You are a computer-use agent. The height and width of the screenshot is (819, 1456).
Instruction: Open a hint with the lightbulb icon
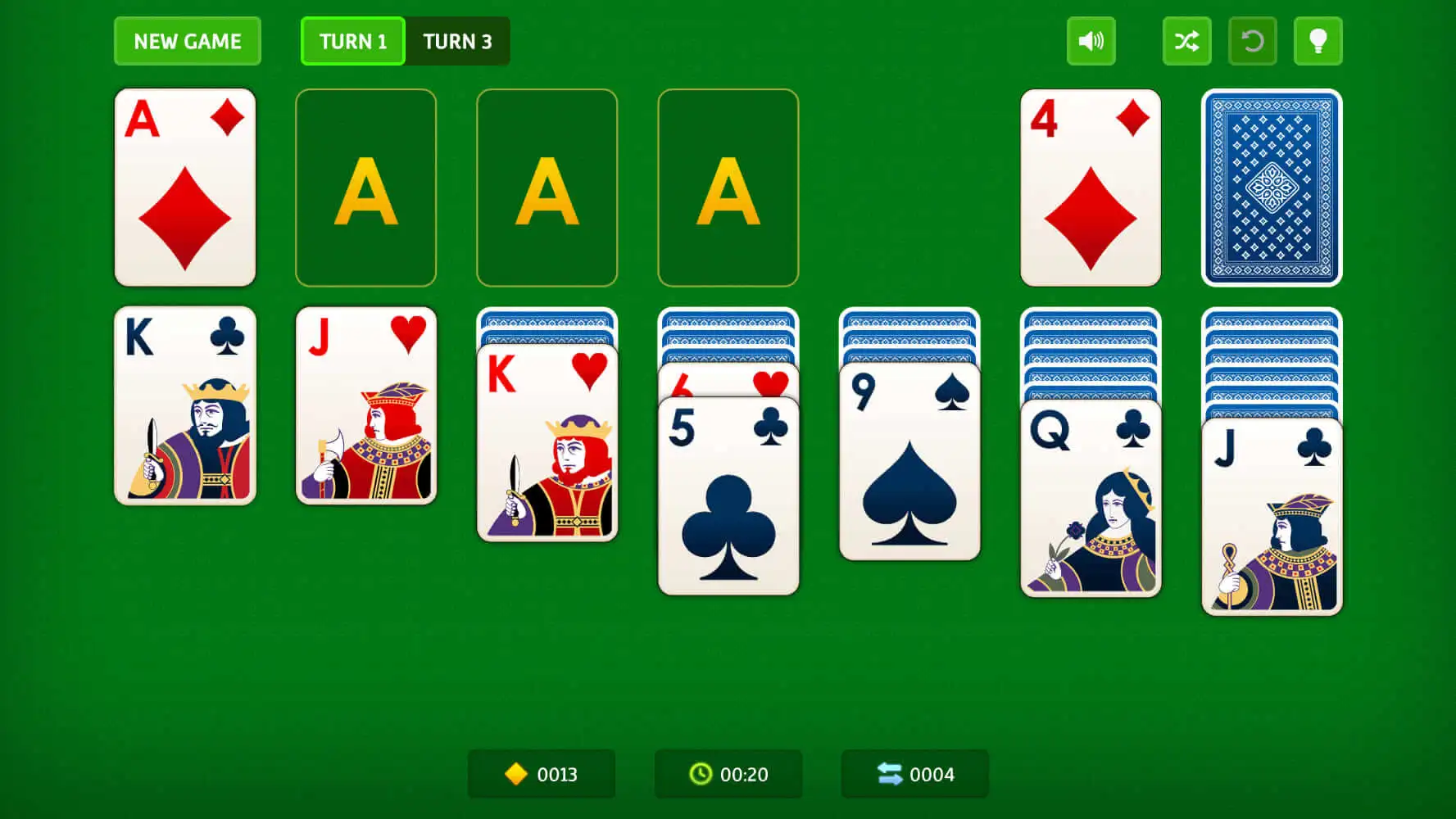coord(1318,41)
